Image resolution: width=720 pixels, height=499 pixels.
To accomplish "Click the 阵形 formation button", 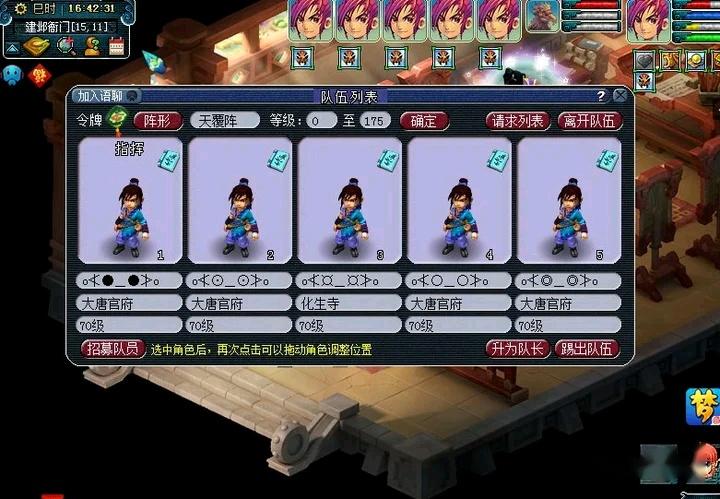I will click(157, 121).
